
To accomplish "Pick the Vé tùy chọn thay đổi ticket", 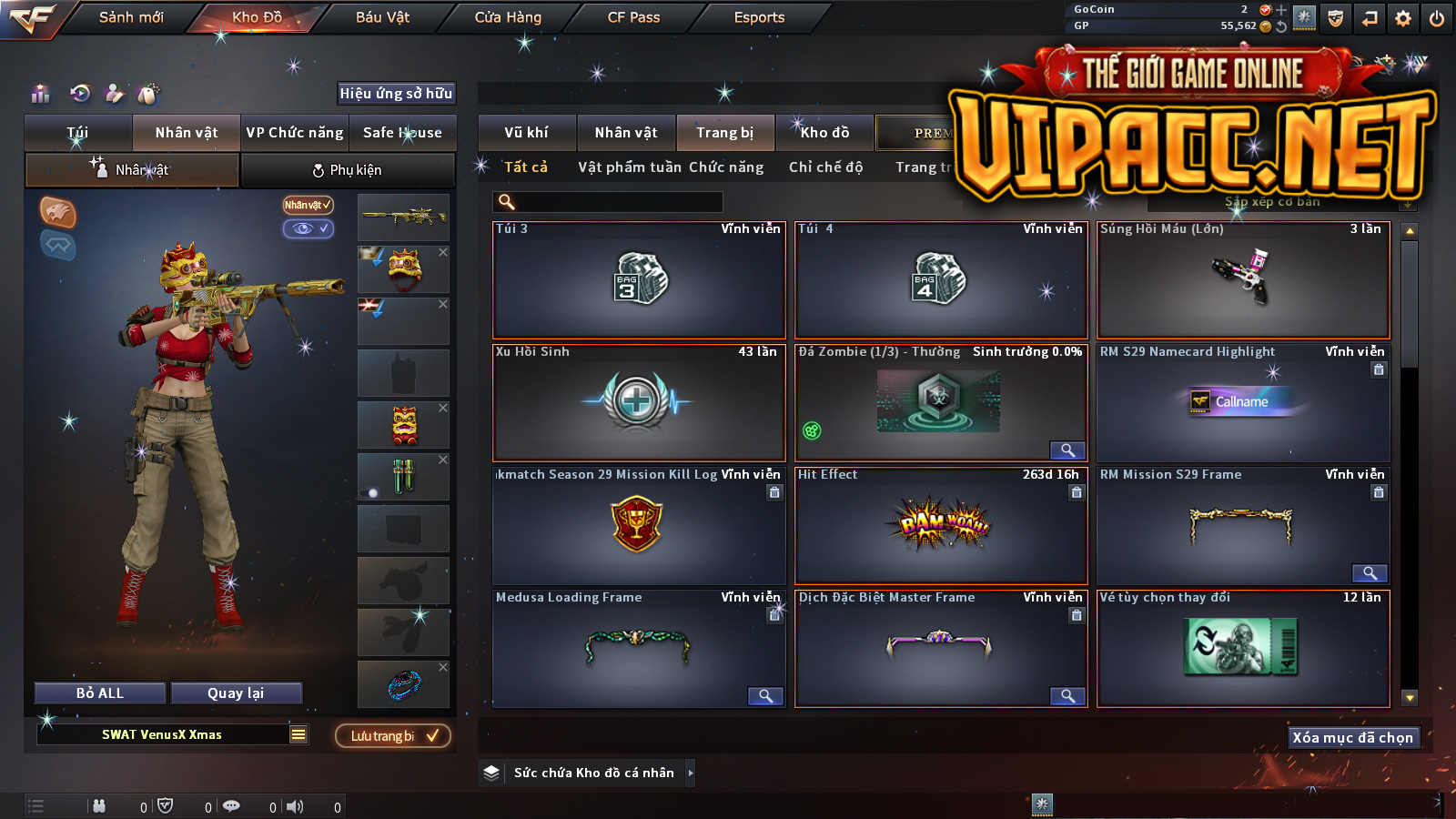I will click(1243, 648).
